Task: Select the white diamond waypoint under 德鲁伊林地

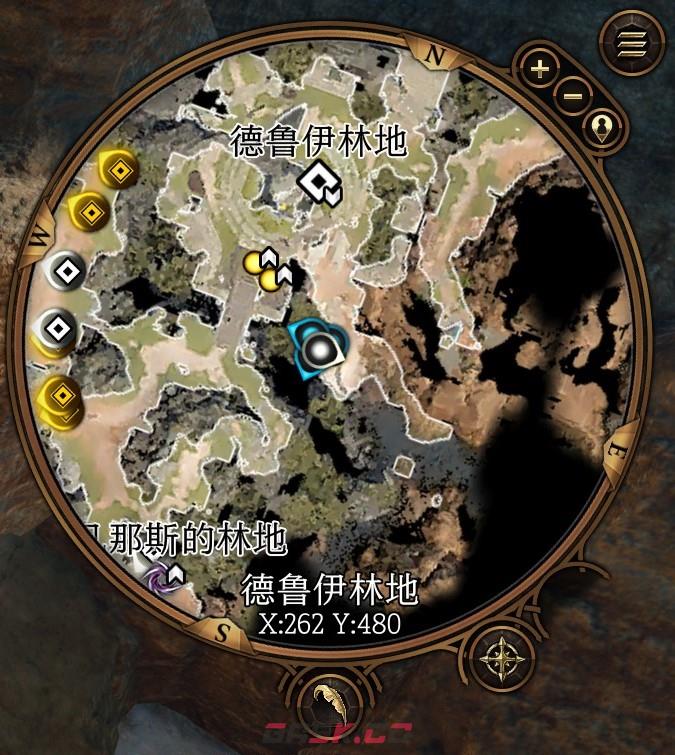Action: 319,181
